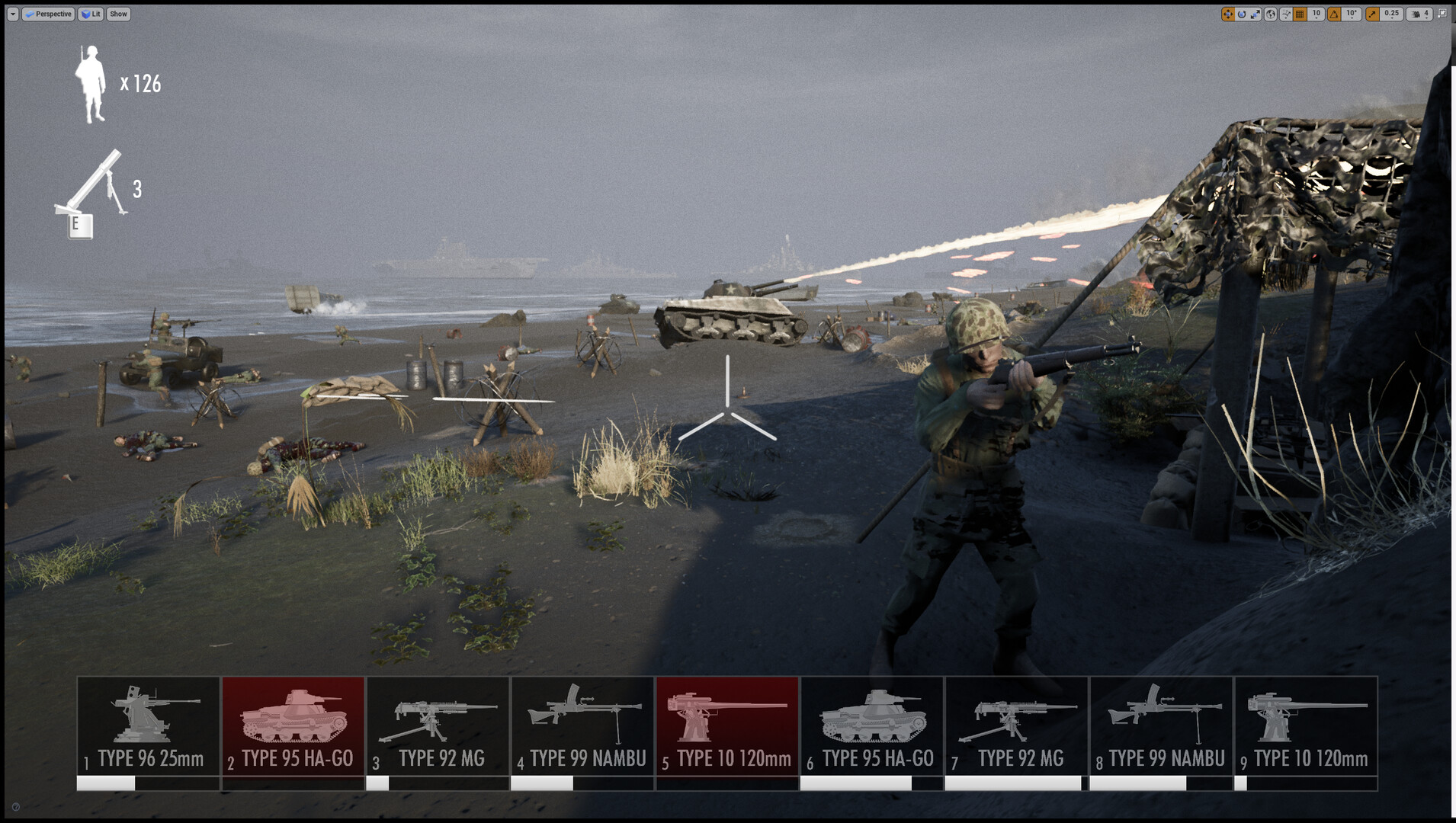Select the Scale tool
This screenshot has height=823, width=1456.
[1255, 14]
